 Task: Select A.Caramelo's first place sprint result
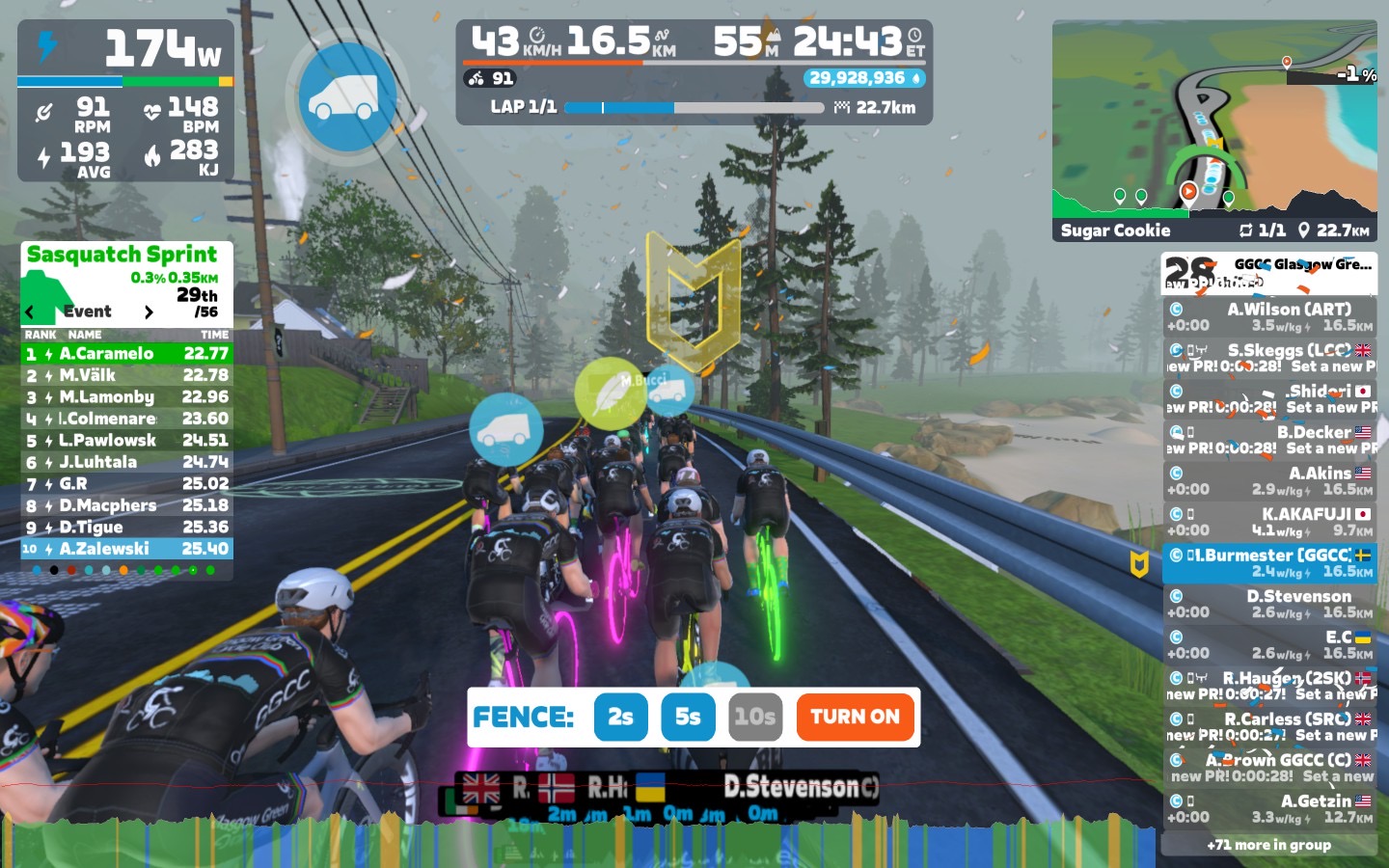pyautogui.click(x=126, y=354)
